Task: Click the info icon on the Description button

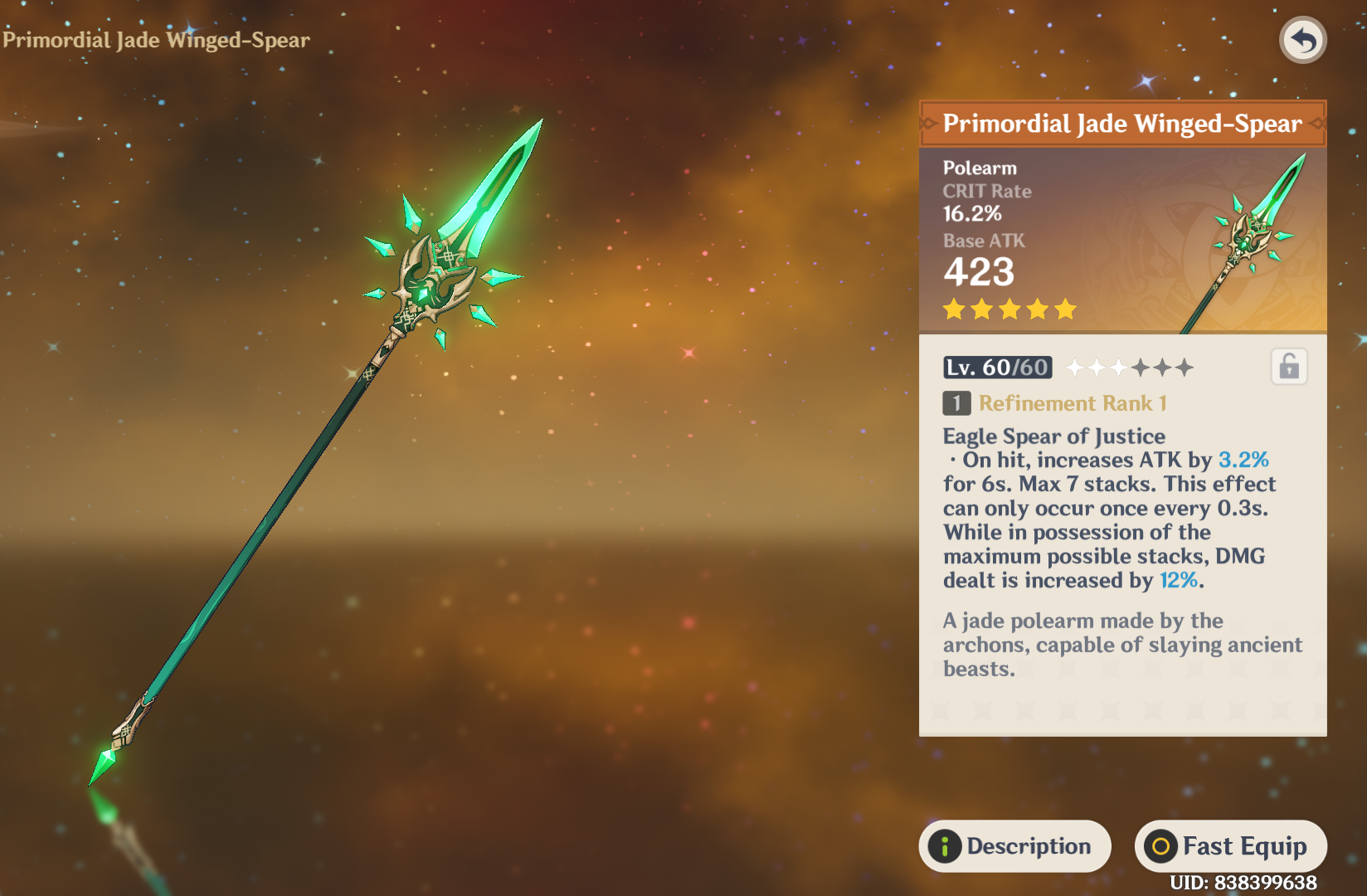Action: pos(946,846)
